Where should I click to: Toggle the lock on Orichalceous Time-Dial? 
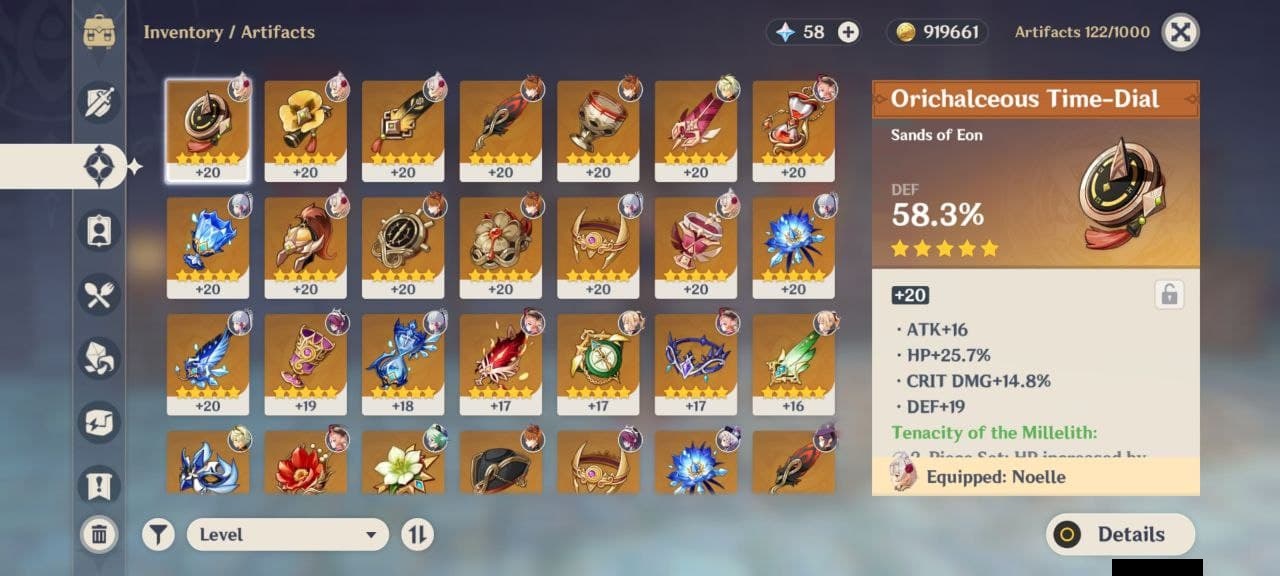point(1167,294)
